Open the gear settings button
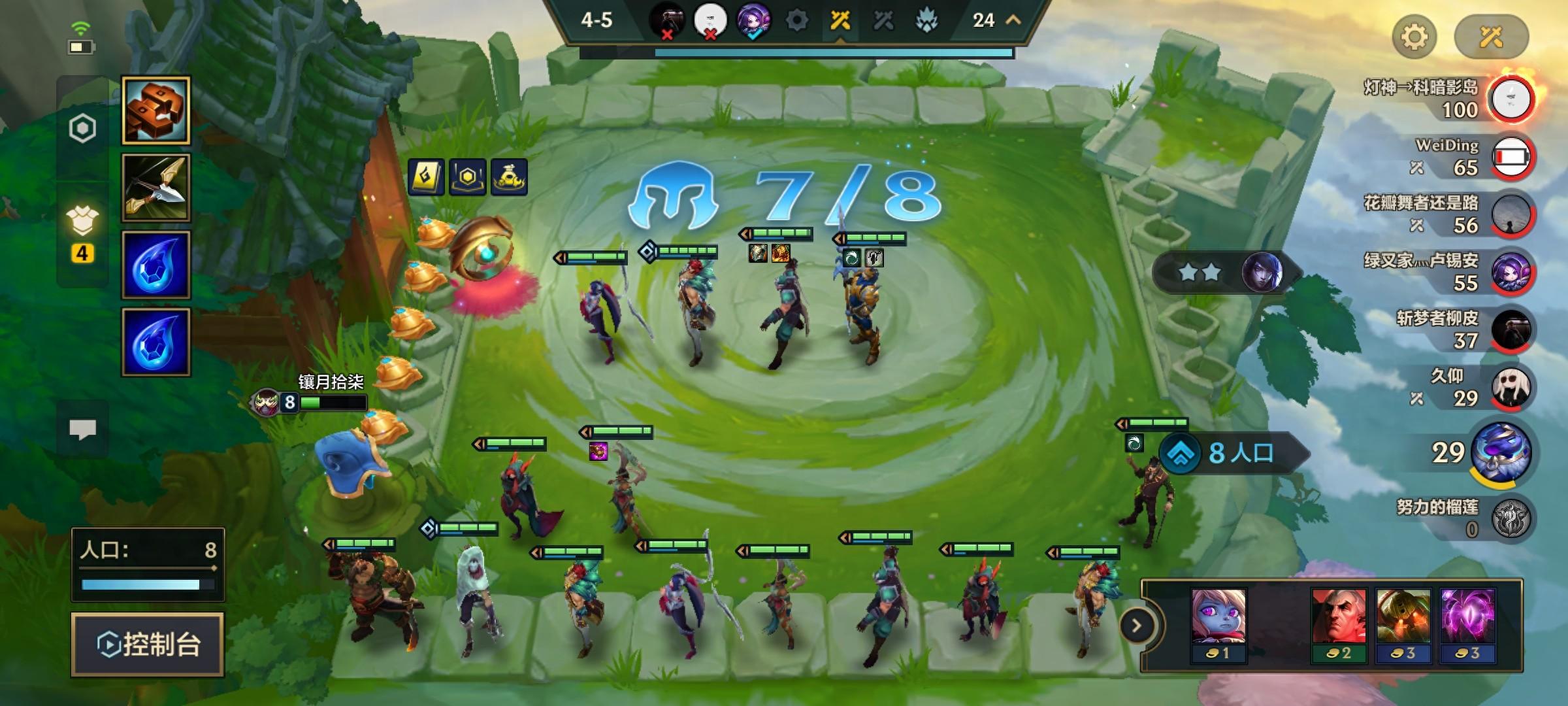The image size is (1568, 706). [x=1414, y=37]
